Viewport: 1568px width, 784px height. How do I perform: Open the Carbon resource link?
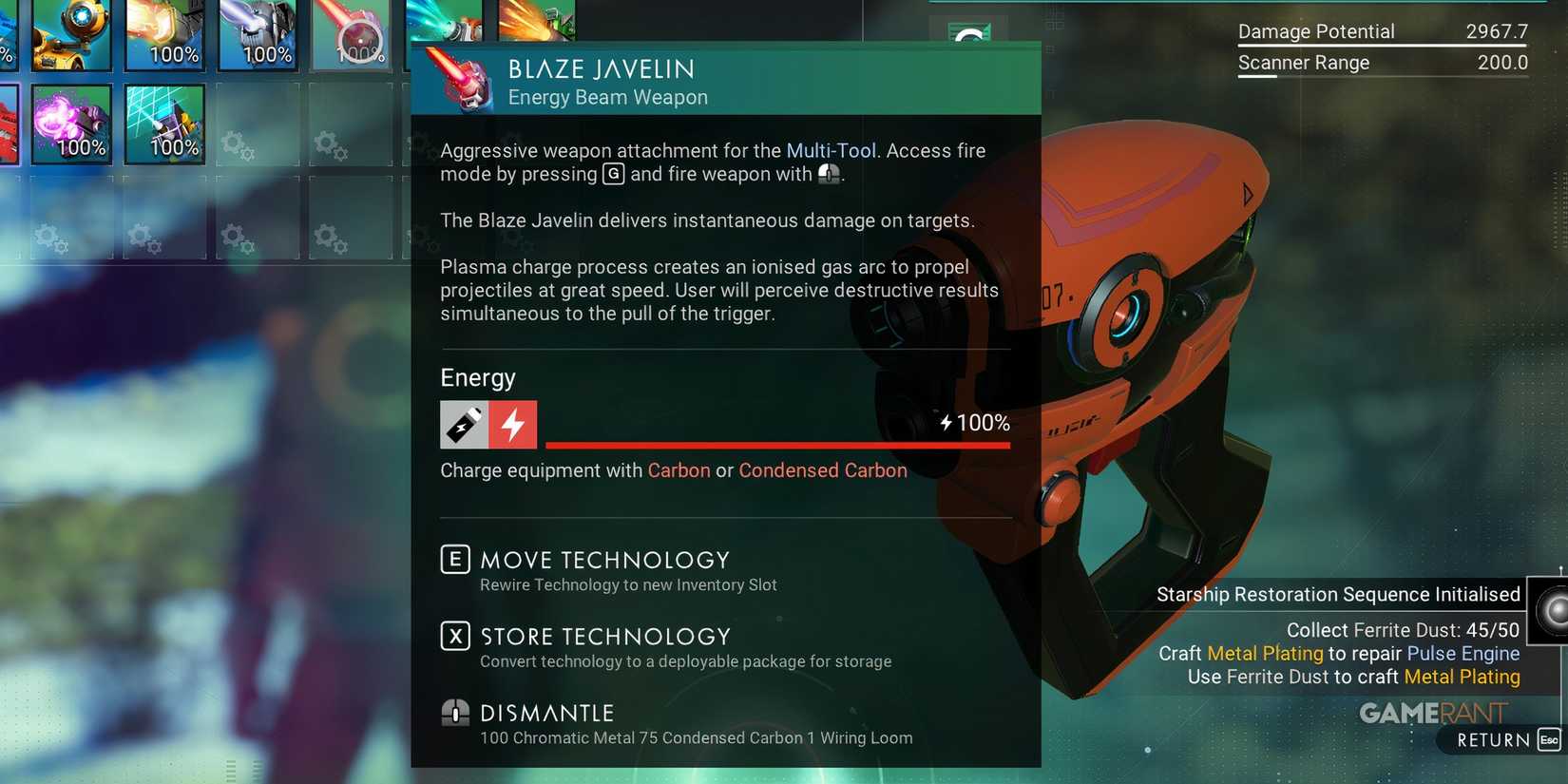(679, 469)
